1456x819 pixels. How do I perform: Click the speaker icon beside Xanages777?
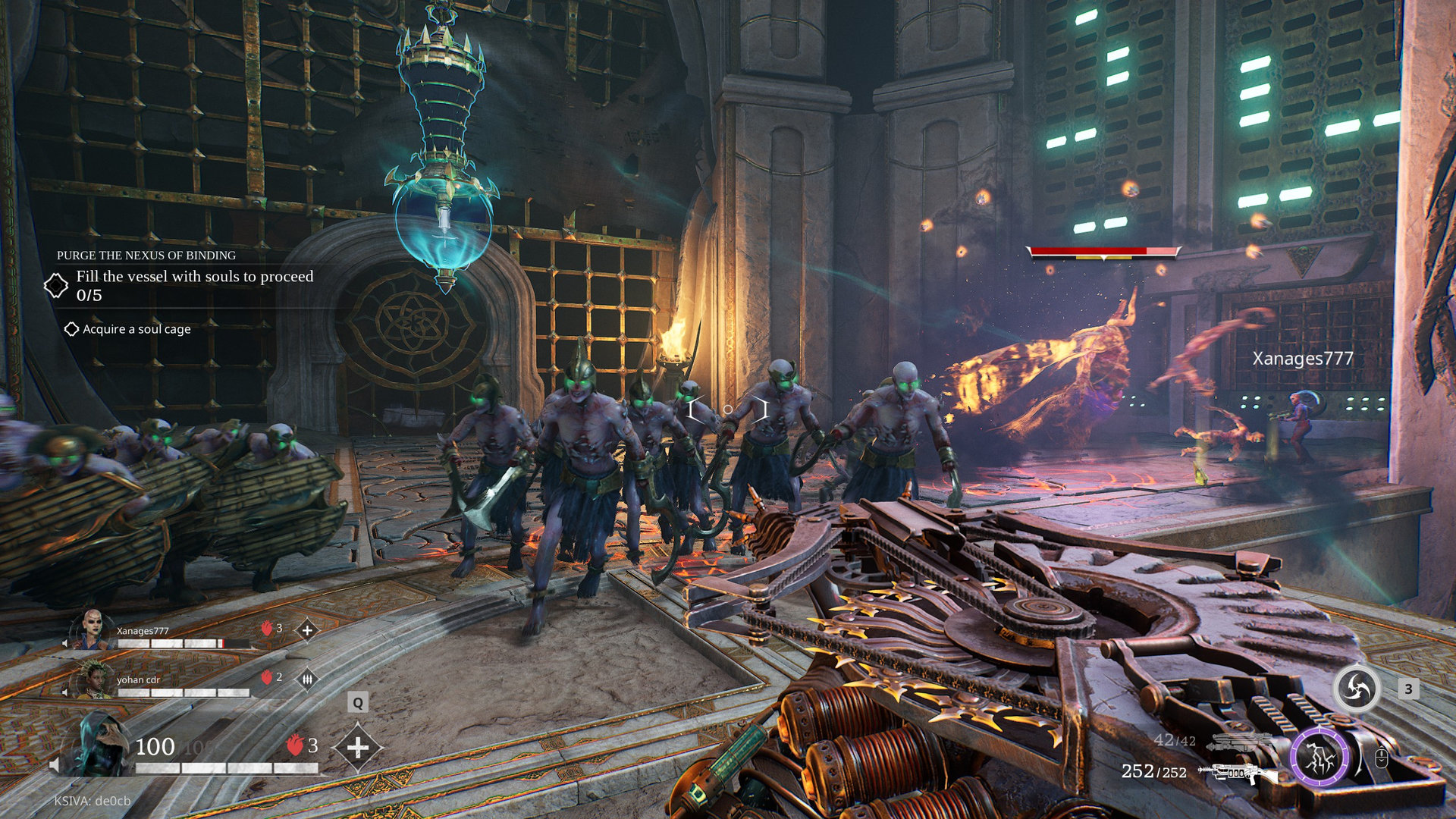65,643
